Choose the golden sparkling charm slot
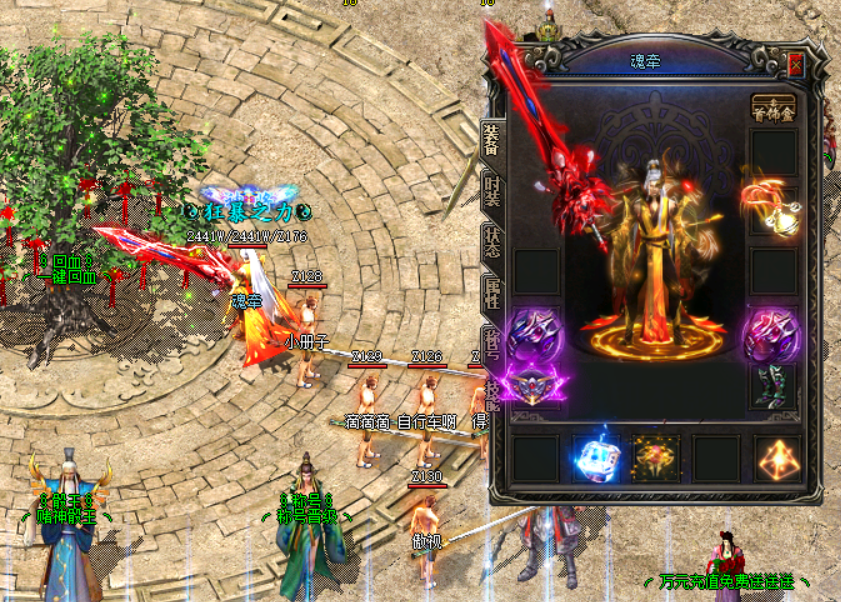 (x=656, y=458)
